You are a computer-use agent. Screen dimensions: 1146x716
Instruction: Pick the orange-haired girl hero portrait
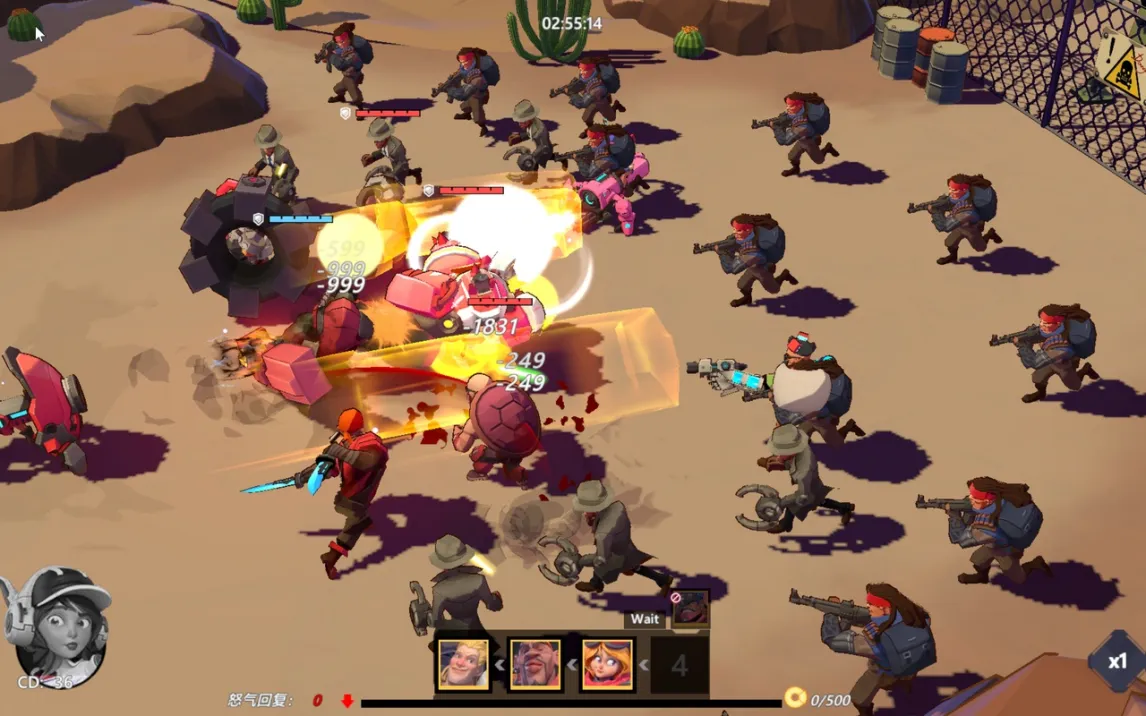pos(607,664)
